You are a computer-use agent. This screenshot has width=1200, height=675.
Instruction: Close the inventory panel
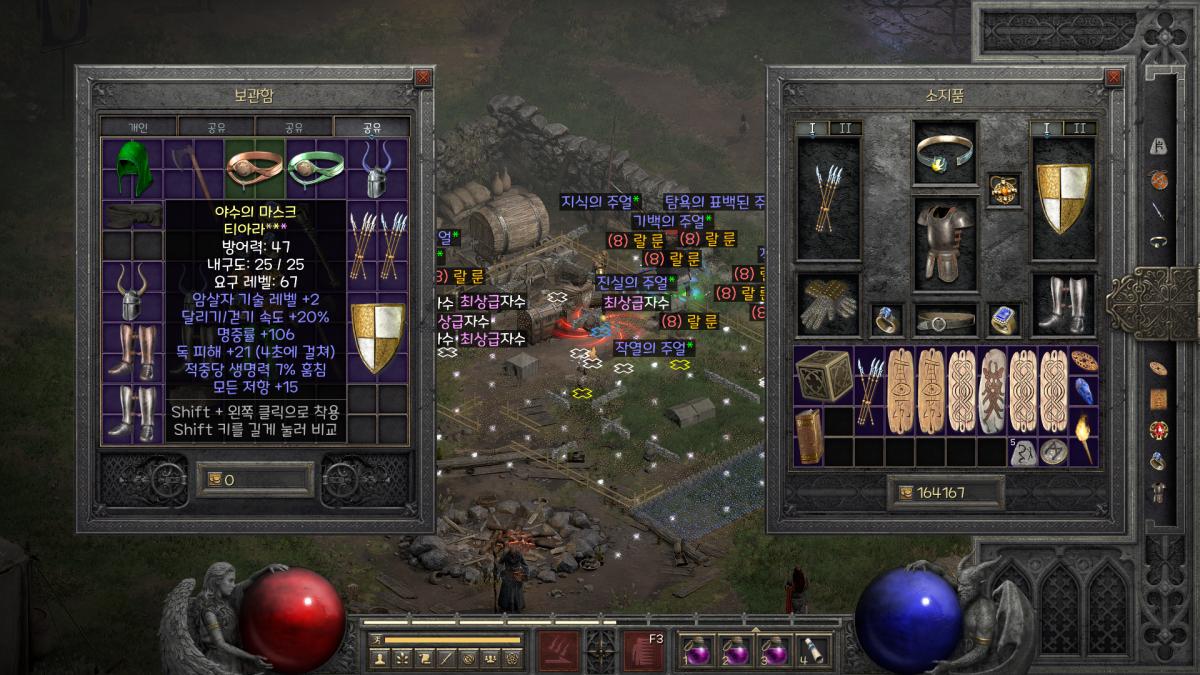1113,76
